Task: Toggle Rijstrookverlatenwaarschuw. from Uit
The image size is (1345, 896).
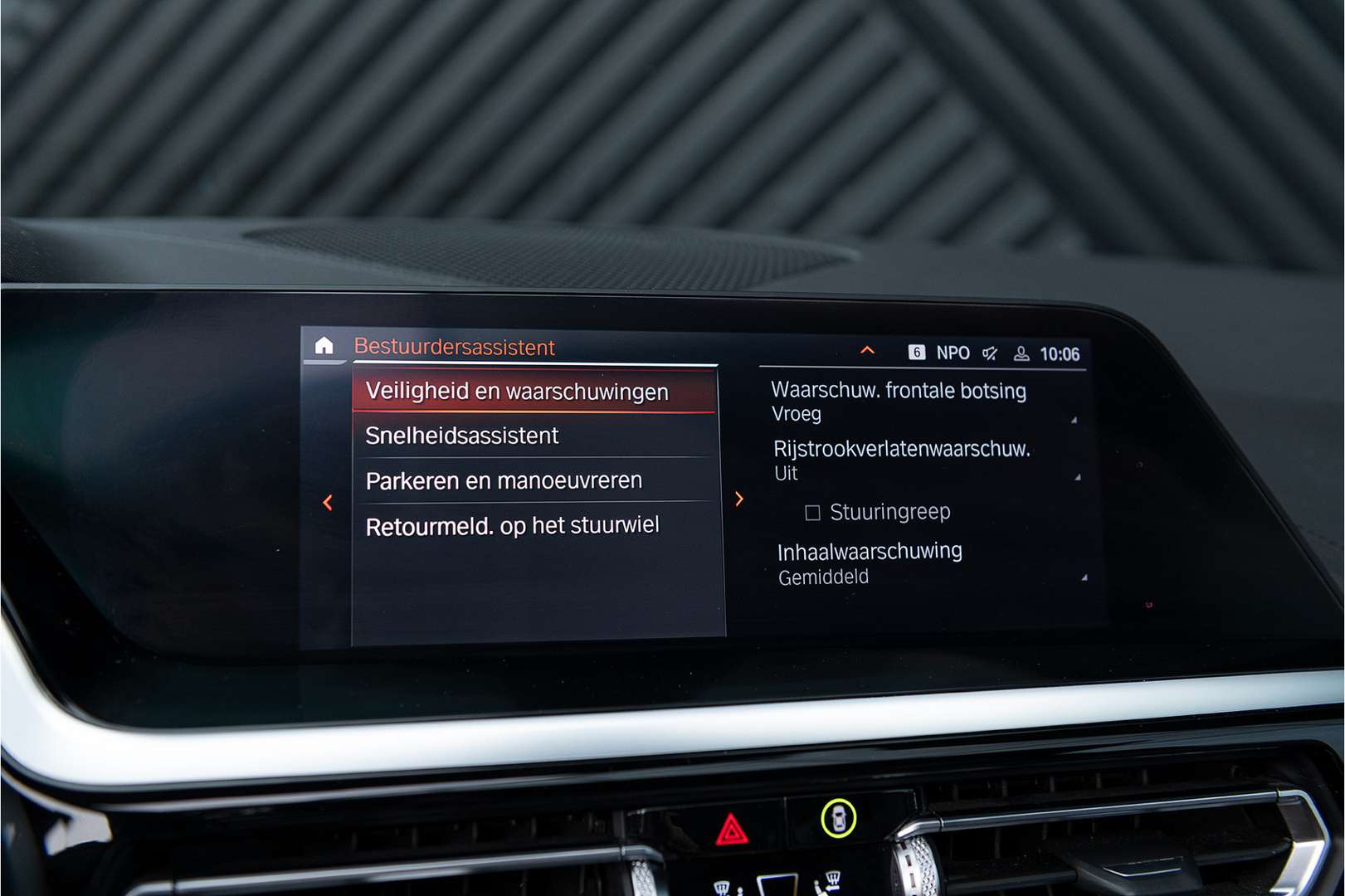Action: tap(901, 463)
